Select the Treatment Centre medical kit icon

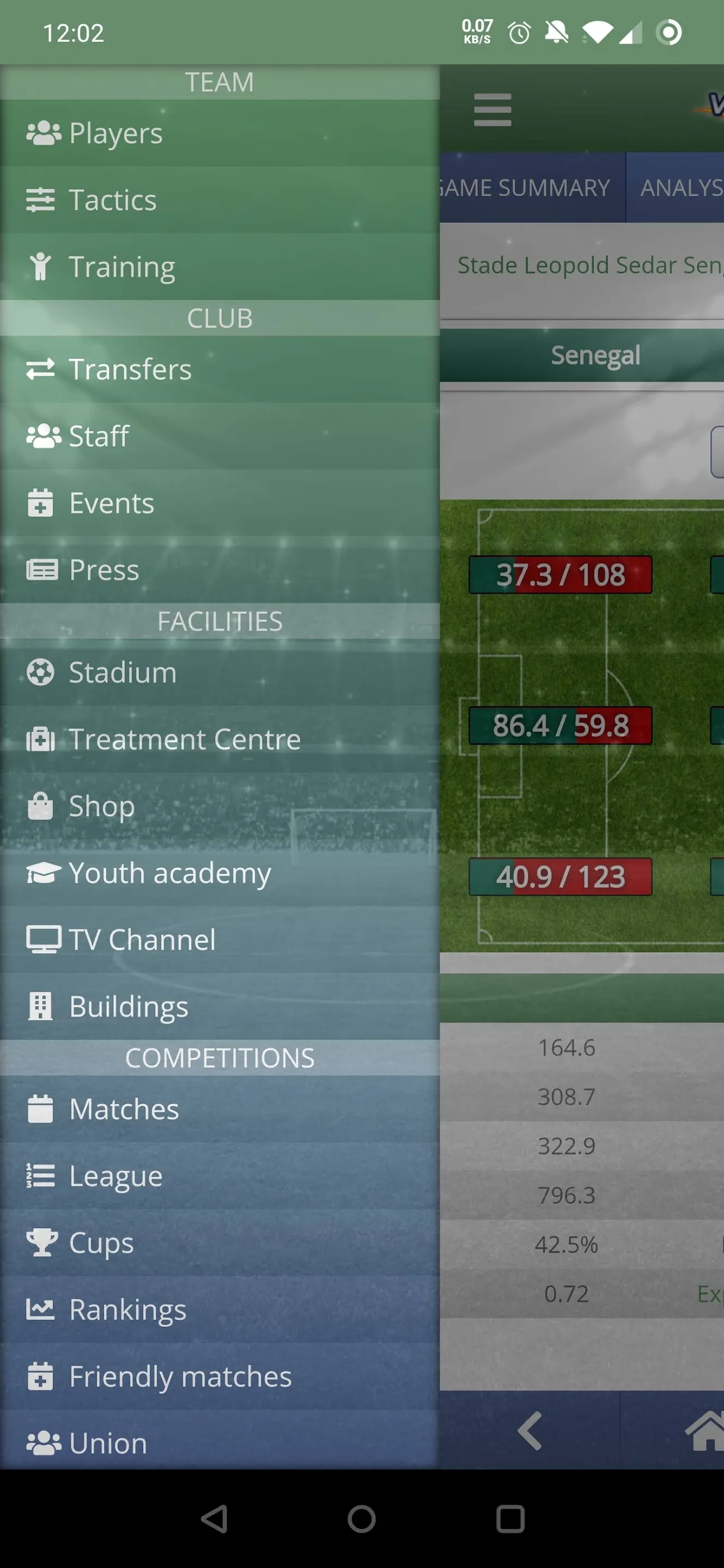(41, 738)
